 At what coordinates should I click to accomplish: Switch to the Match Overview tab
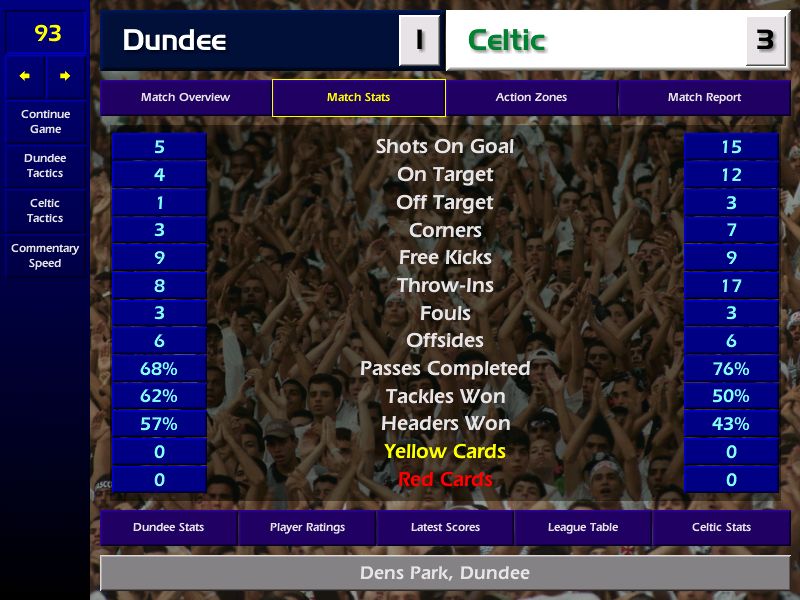185,97
